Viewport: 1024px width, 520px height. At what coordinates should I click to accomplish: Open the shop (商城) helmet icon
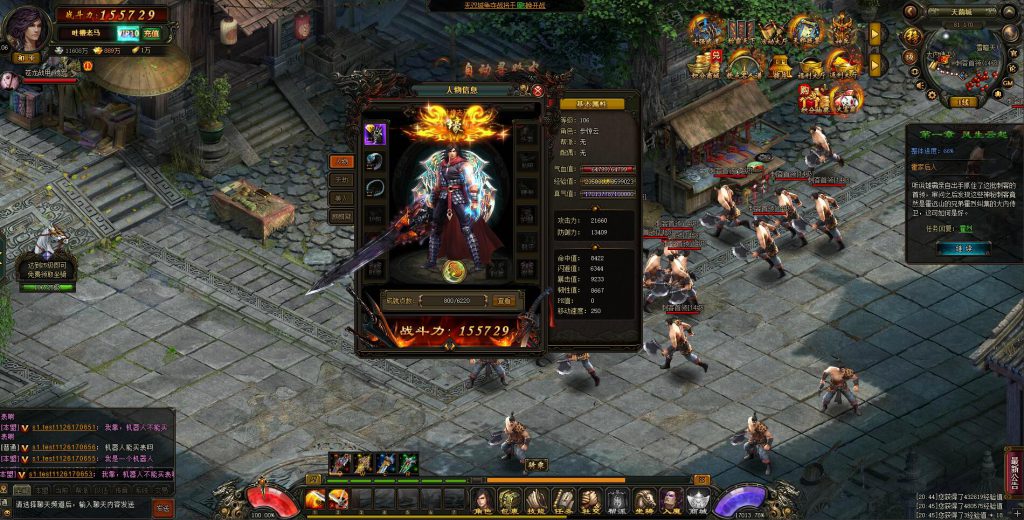698,498
